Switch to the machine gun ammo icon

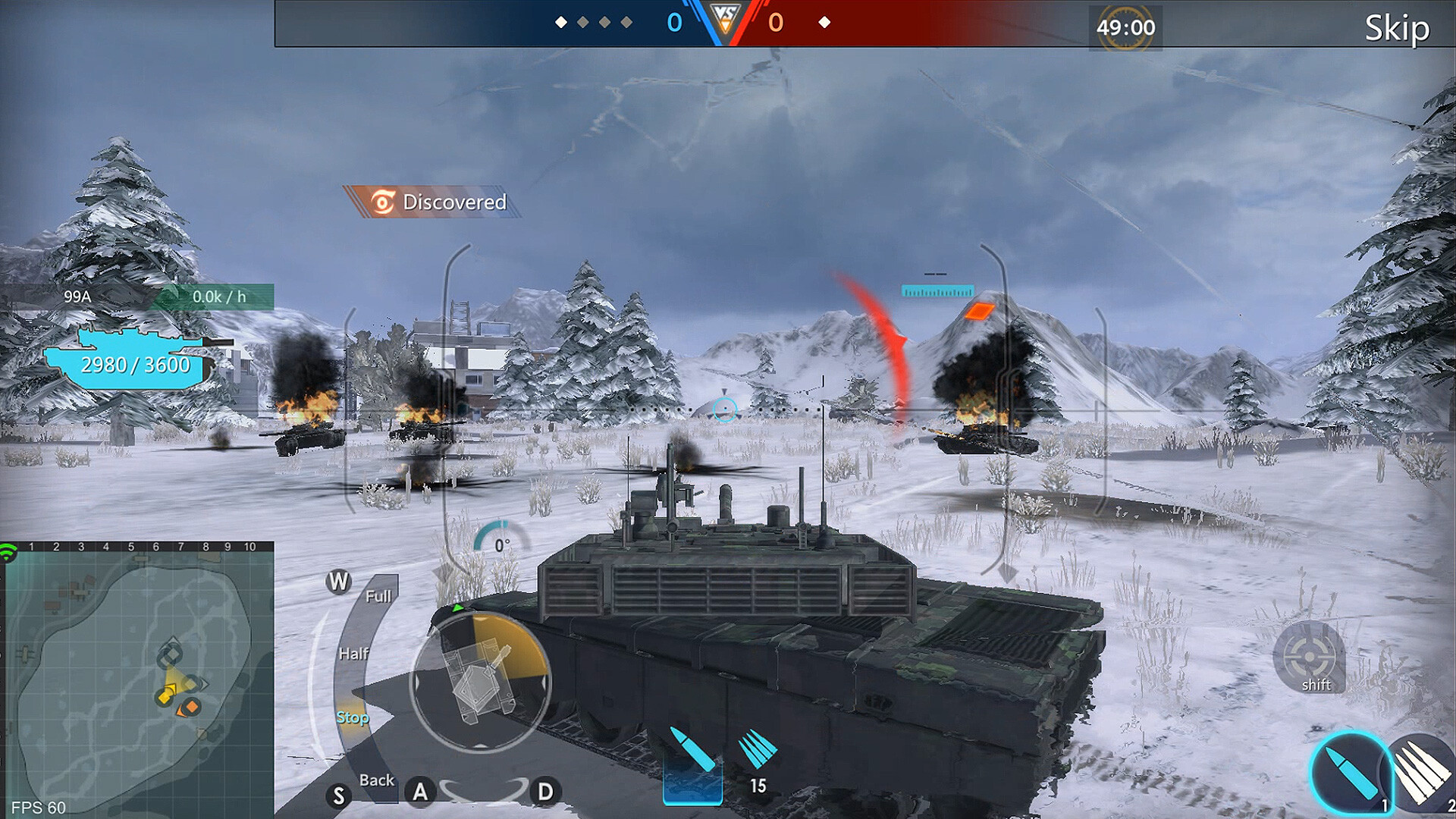pyautogui.click(x=1423, y=773)
